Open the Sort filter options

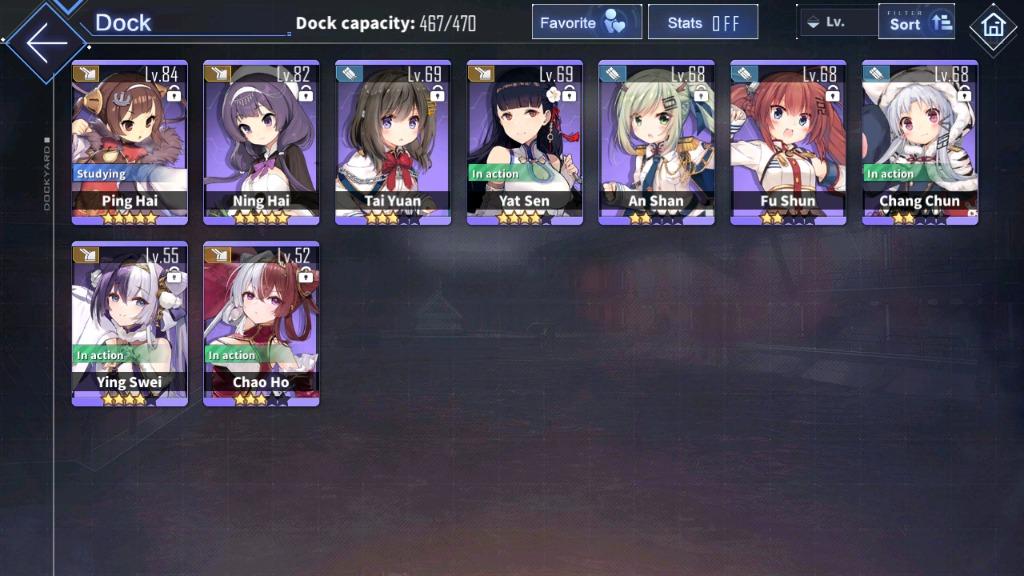916,22
